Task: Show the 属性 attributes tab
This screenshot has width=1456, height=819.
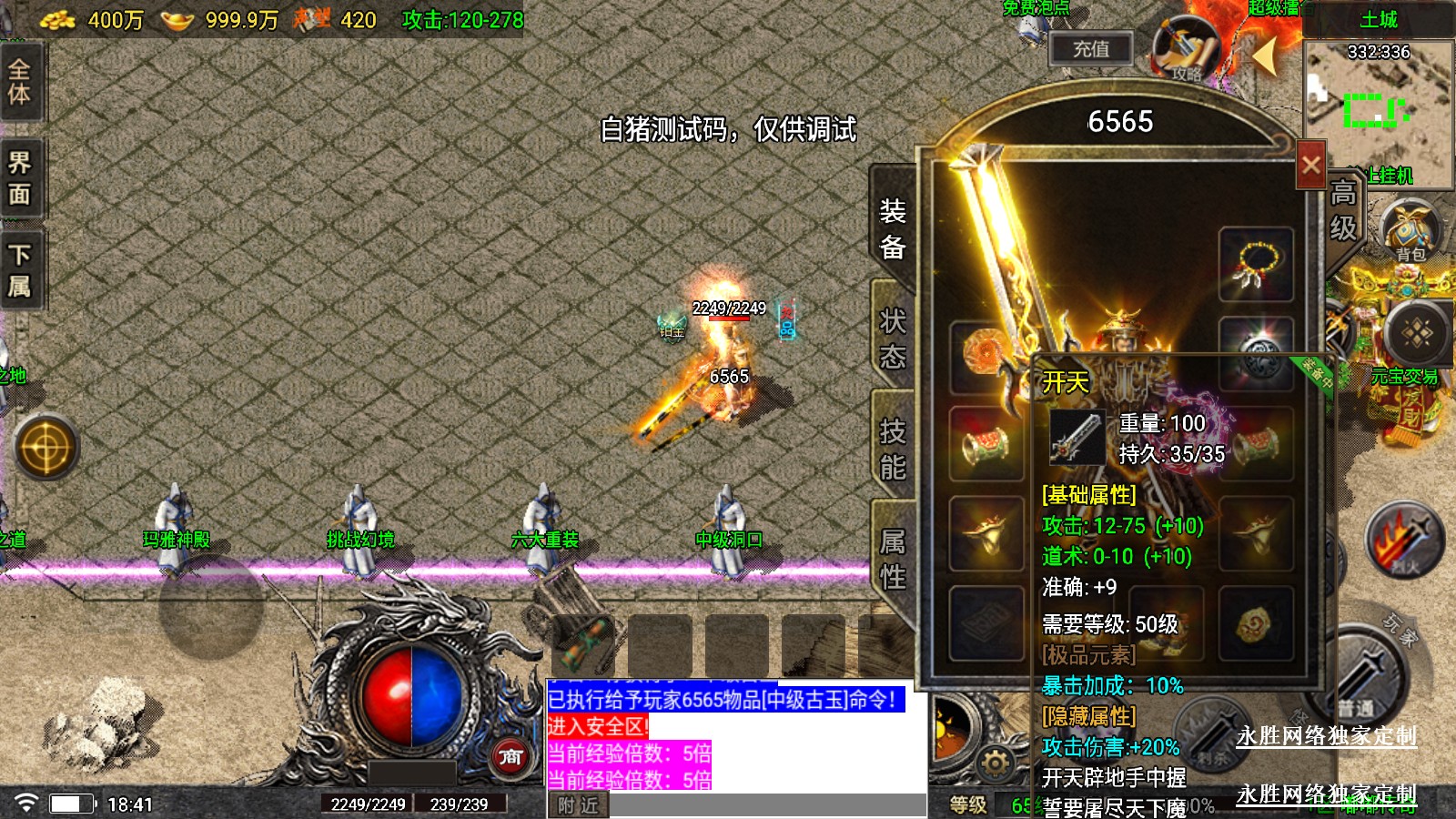Action: coord(893,559)
